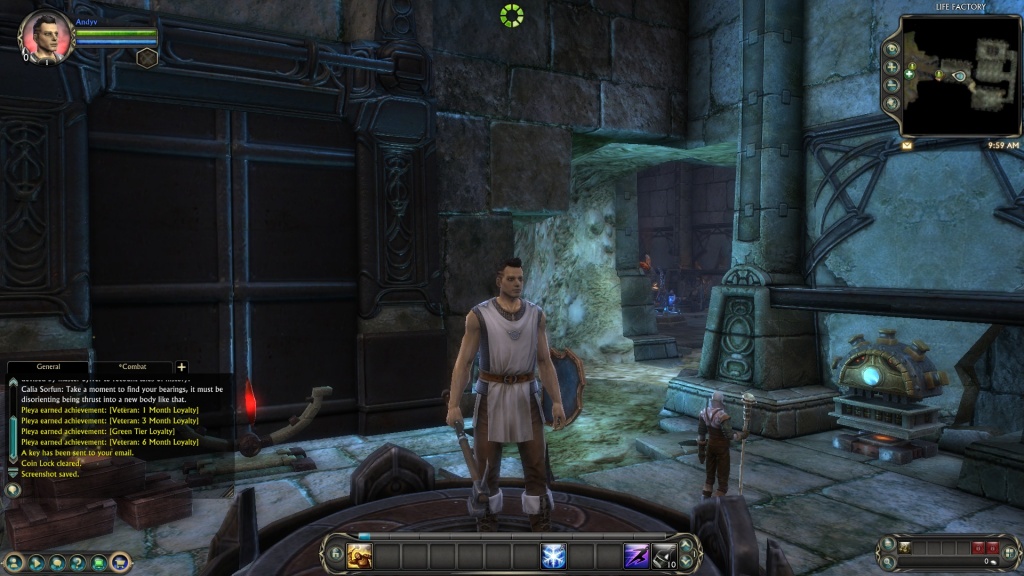Activate the golden fist ability

359,555
